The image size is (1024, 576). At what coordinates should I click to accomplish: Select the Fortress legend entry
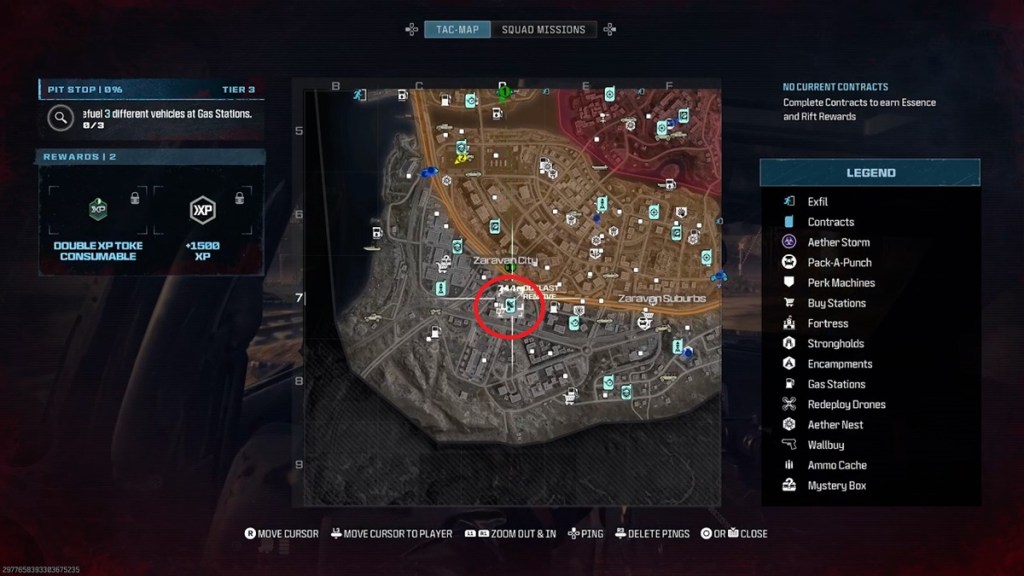(x=827, y=323)
